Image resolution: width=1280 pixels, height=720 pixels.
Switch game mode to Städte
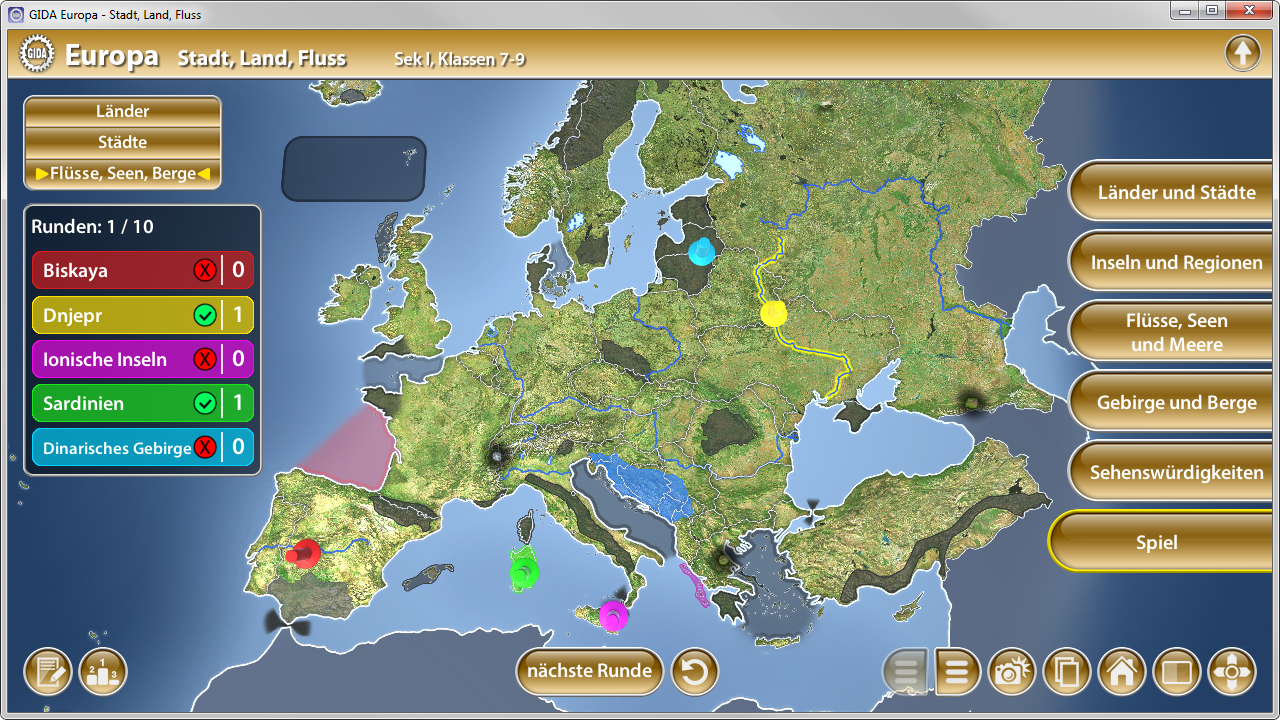click(122, 142)
